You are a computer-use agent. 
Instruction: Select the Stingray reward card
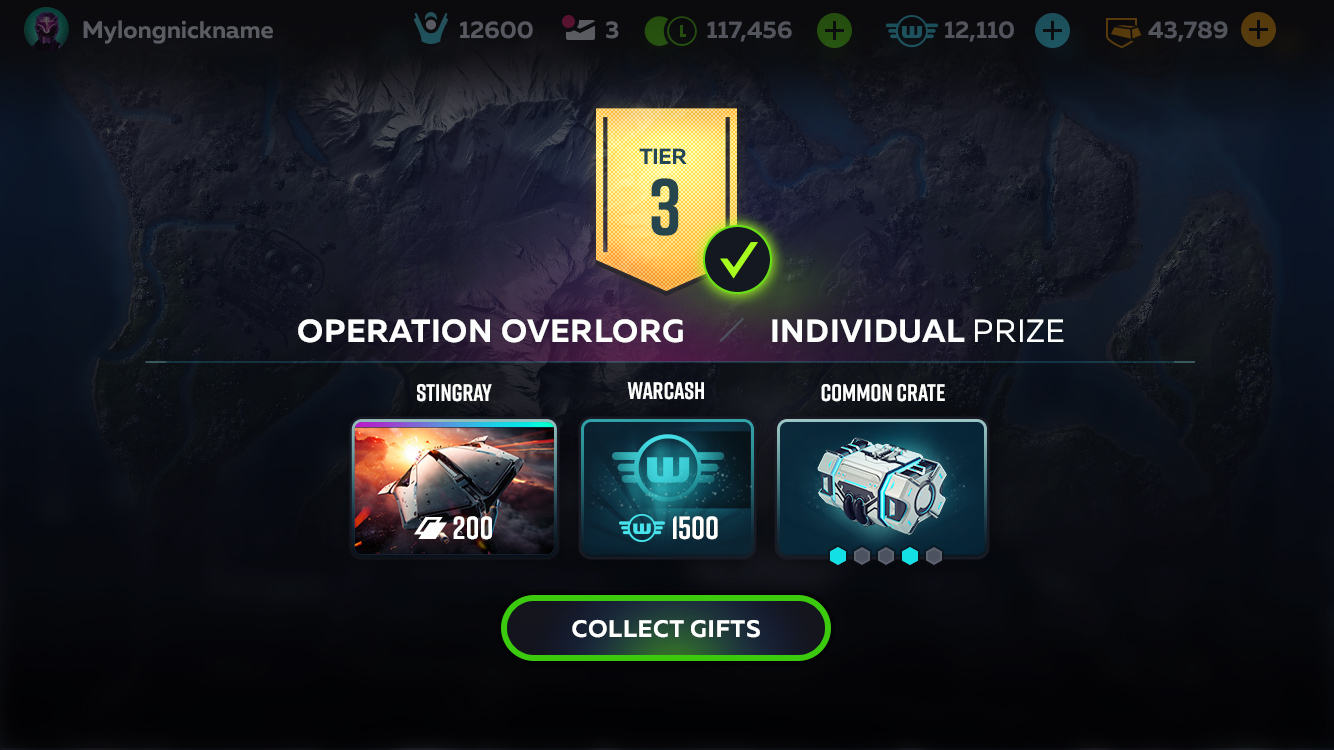(x=454, y=487)
